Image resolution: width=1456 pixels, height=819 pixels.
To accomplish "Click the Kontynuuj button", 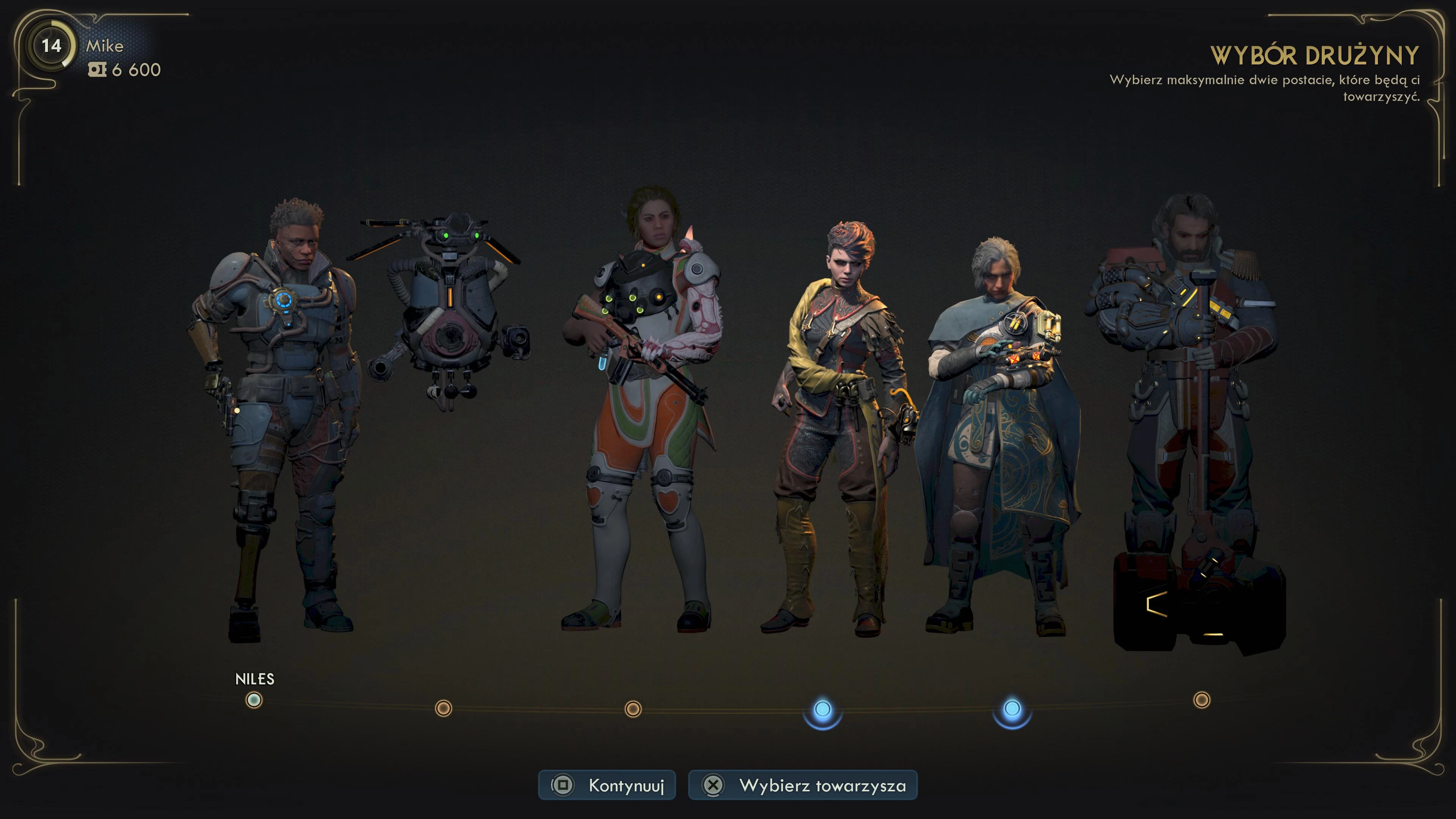I will (x=607, y=785).
